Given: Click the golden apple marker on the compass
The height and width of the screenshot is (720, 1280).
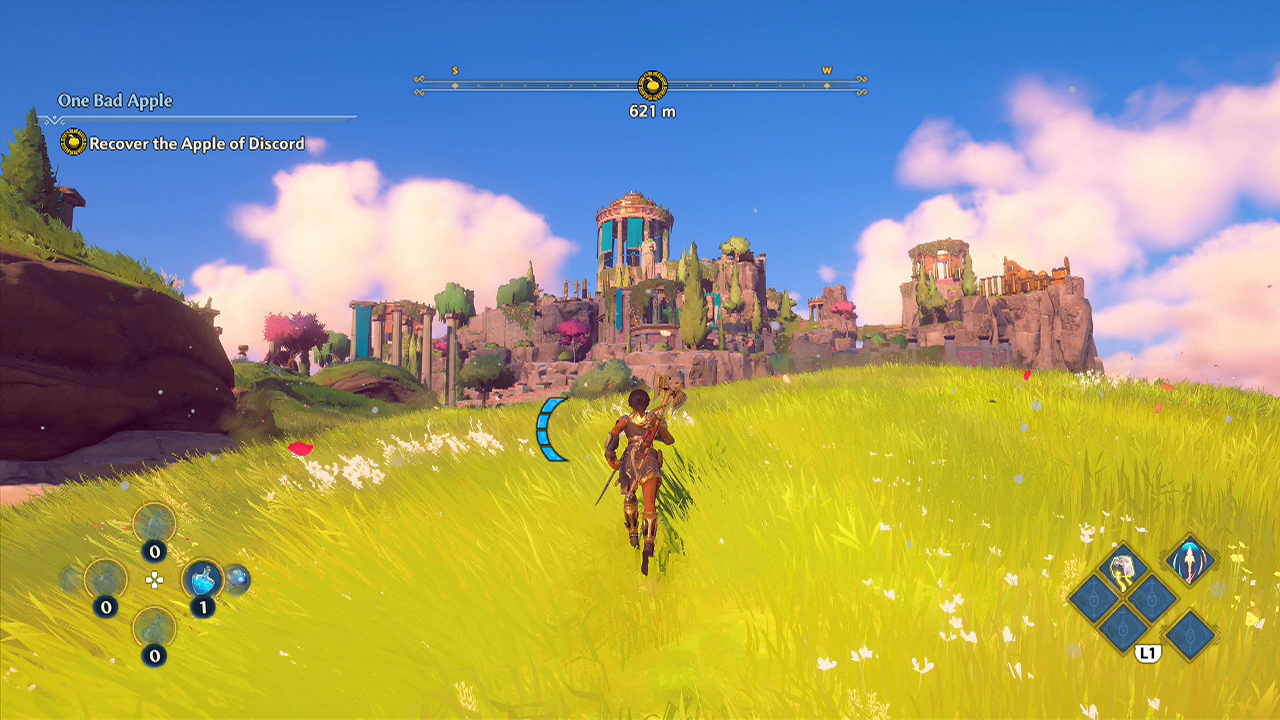Looking at the screenshot, I should 652,86.
